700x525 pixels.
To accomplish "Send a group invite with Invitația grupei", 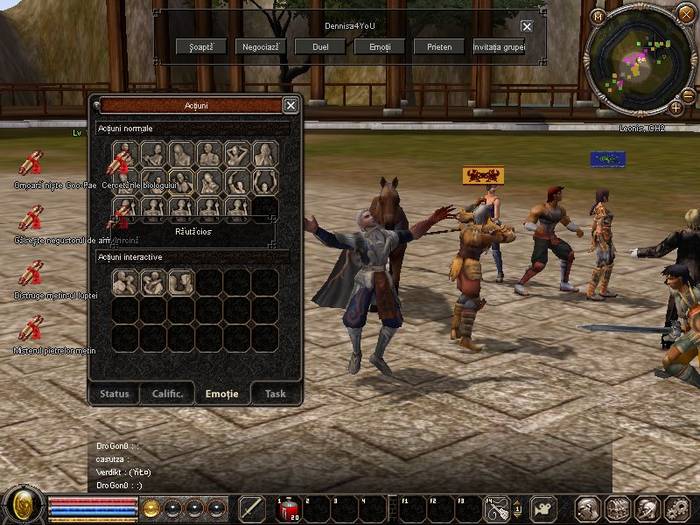I will coord(499,46).
